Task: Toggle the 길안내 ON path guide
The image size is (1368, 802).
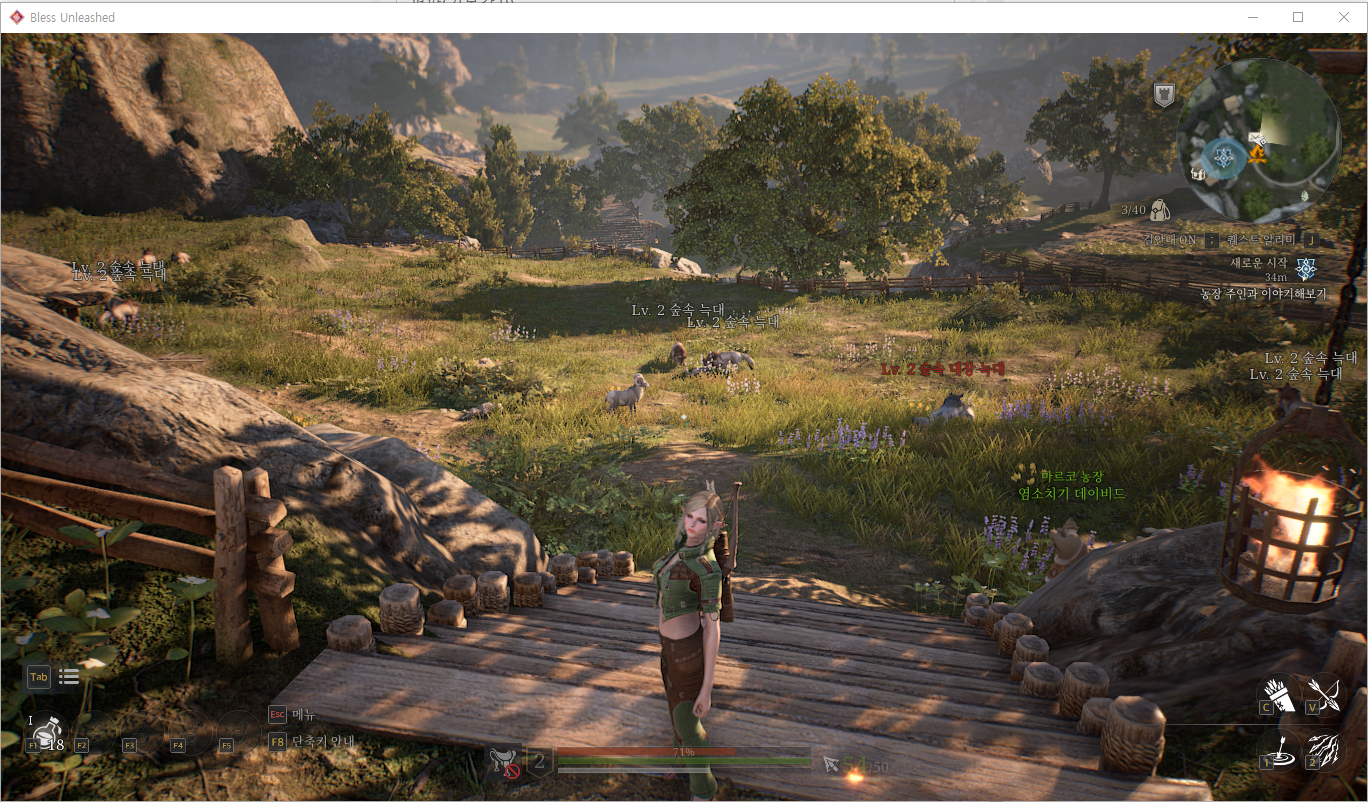Action: point(1172,240)
